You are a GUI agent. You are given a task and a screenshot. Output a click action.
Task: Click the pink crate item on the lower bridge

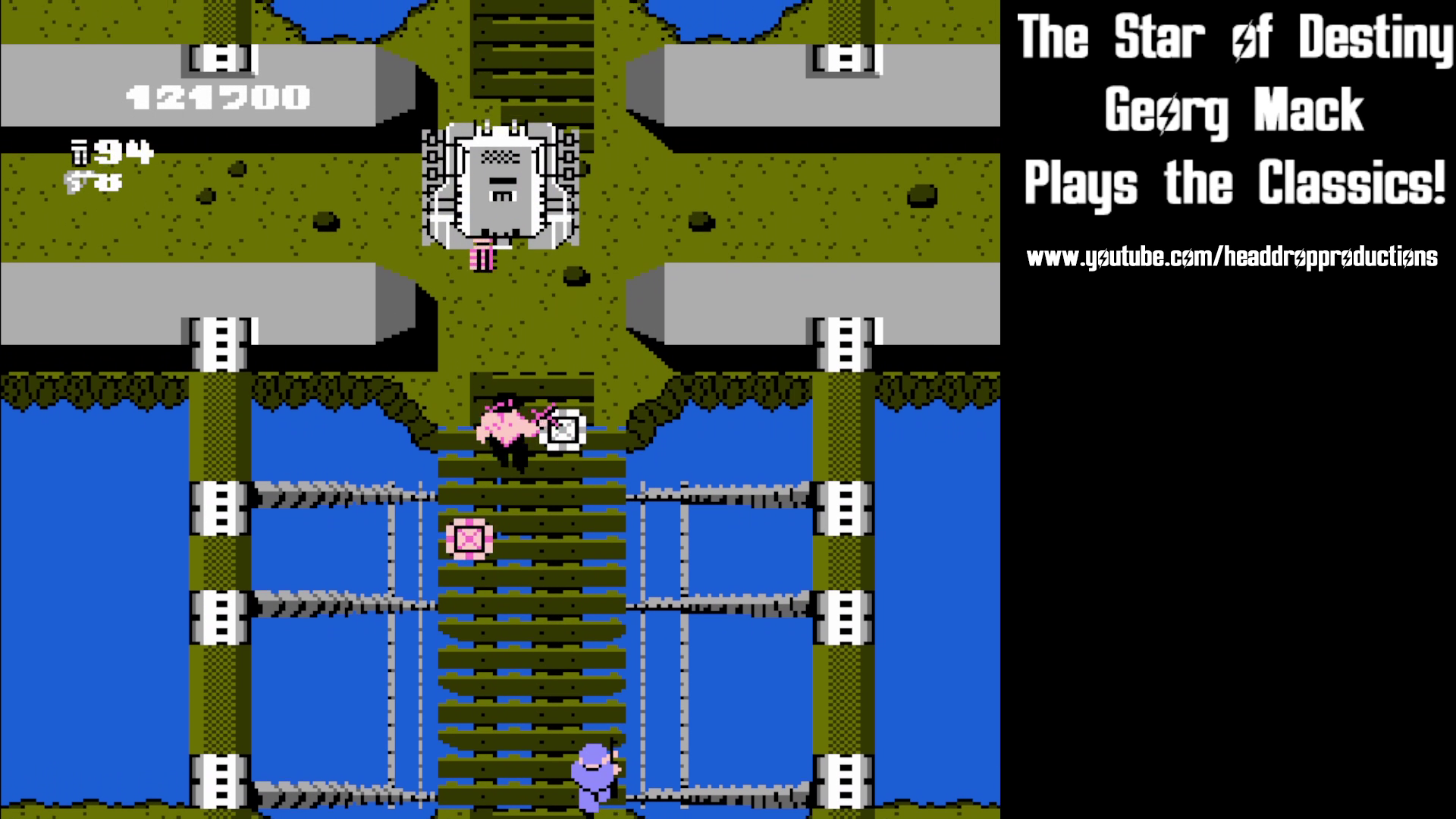click(x=470, y=540)
